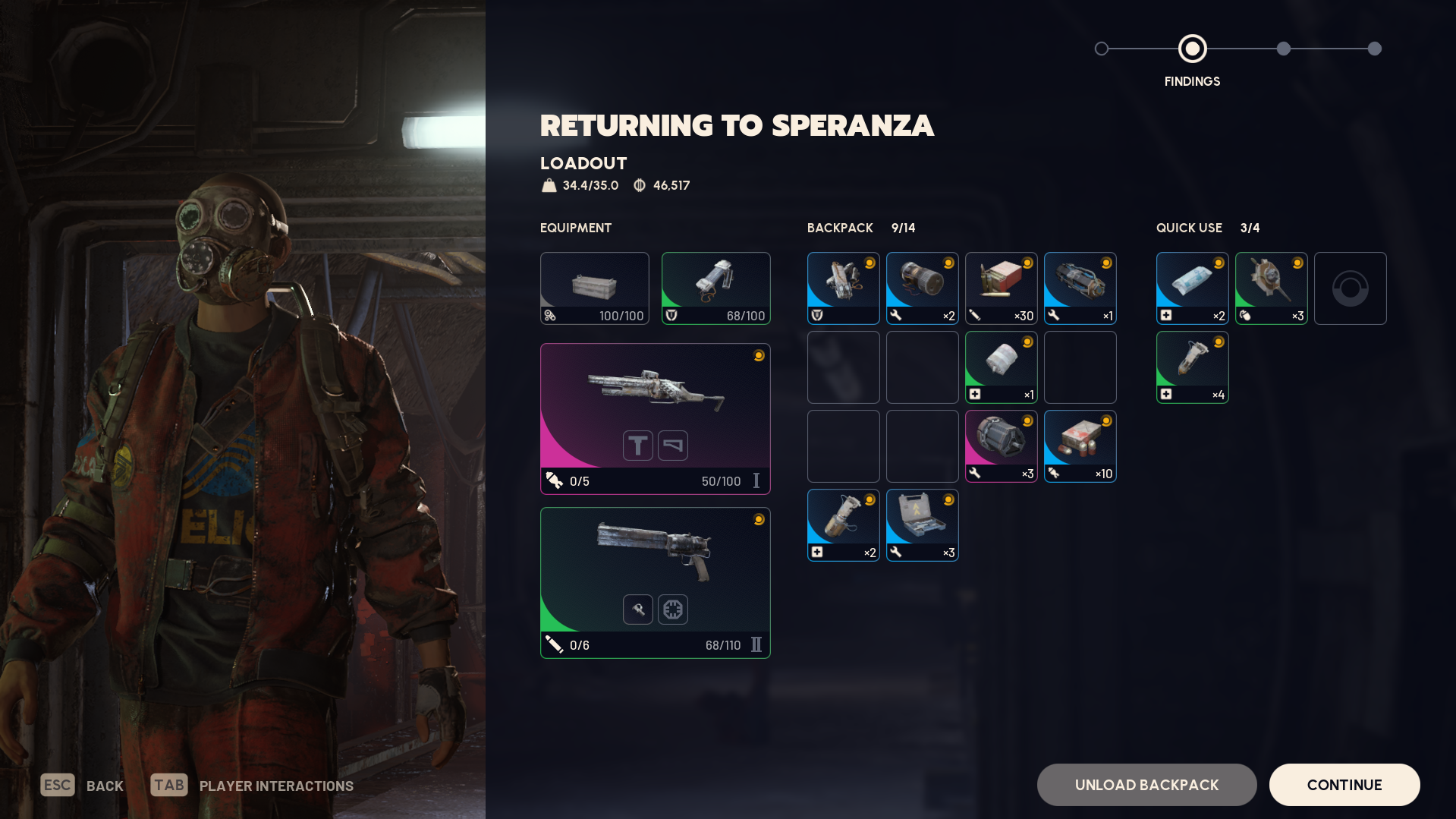Click the empty quick use slot
Viewport: 1456px width, 819px height.
click(x=1350, y=288)
